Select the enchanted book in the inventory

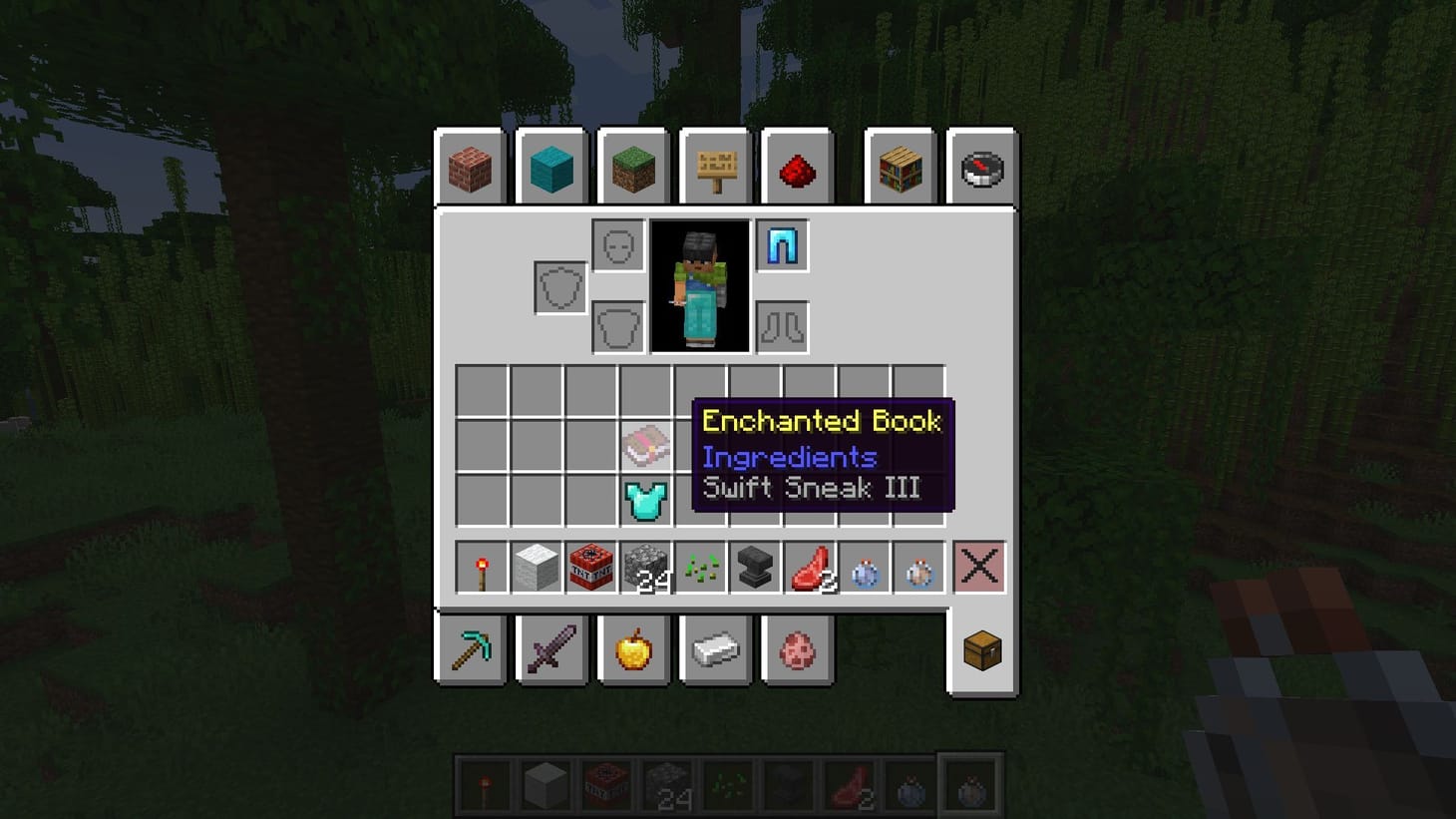pos(647,447)
